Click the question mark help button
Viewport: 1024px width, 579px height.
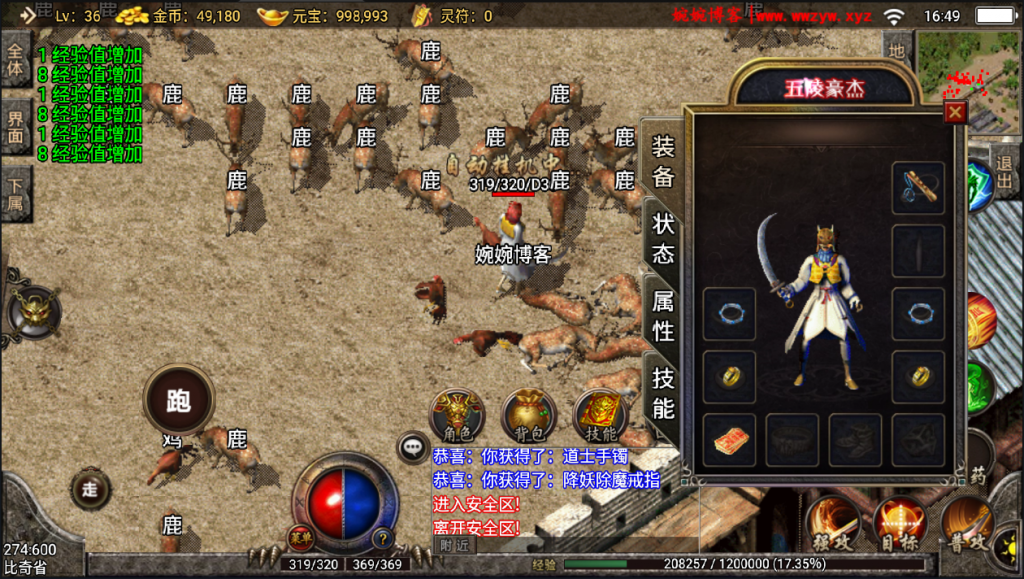point(382,538)
